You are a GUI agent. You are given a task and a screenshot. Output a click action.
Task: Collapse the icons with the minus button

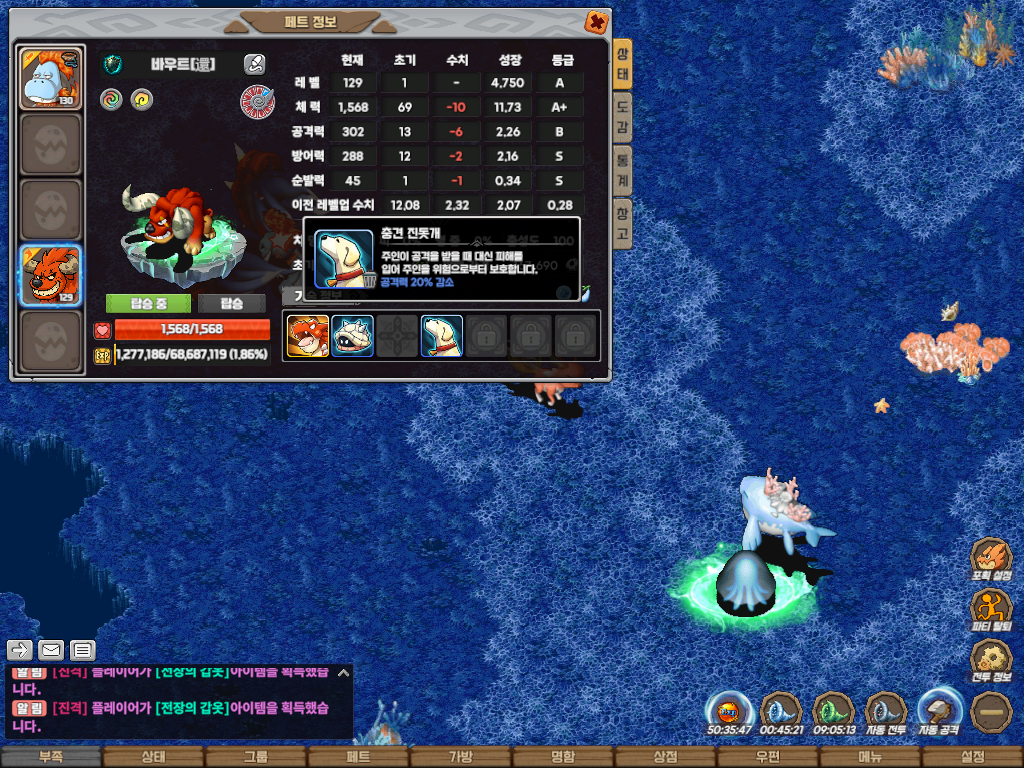[992, 713]
